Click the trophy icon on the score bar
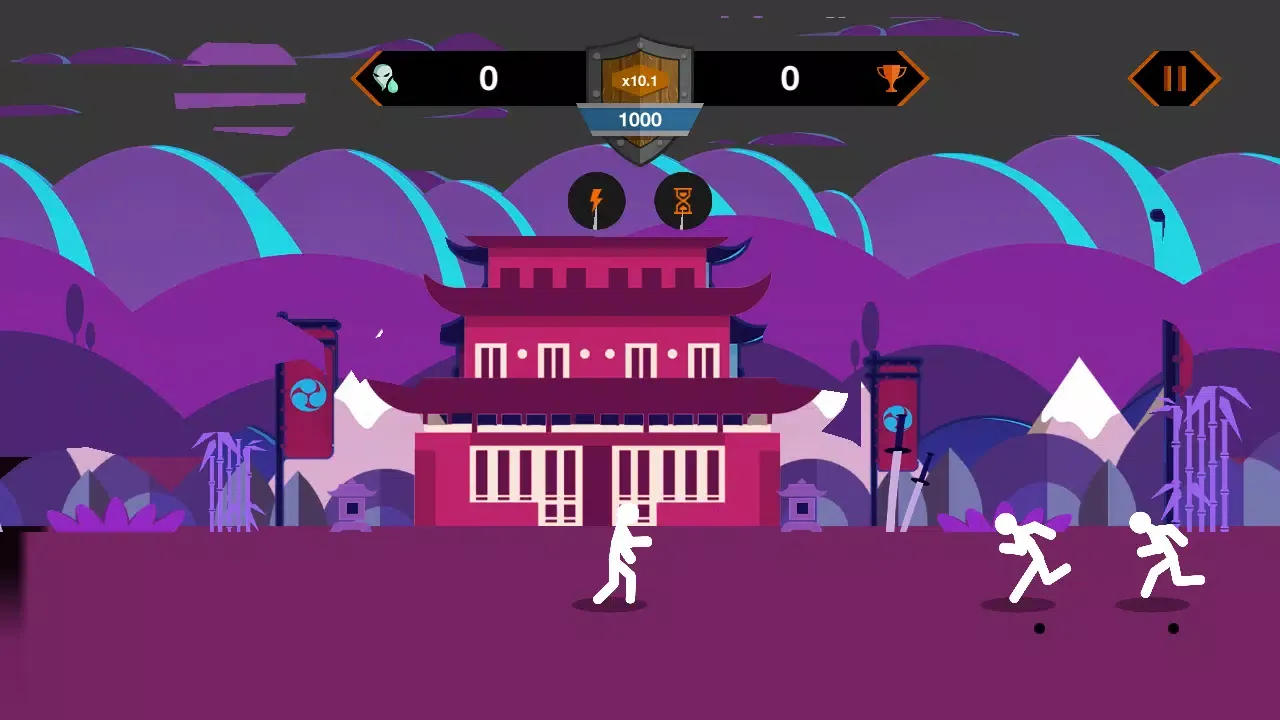This screenshot has width=1280, height=720. point(890,79)
